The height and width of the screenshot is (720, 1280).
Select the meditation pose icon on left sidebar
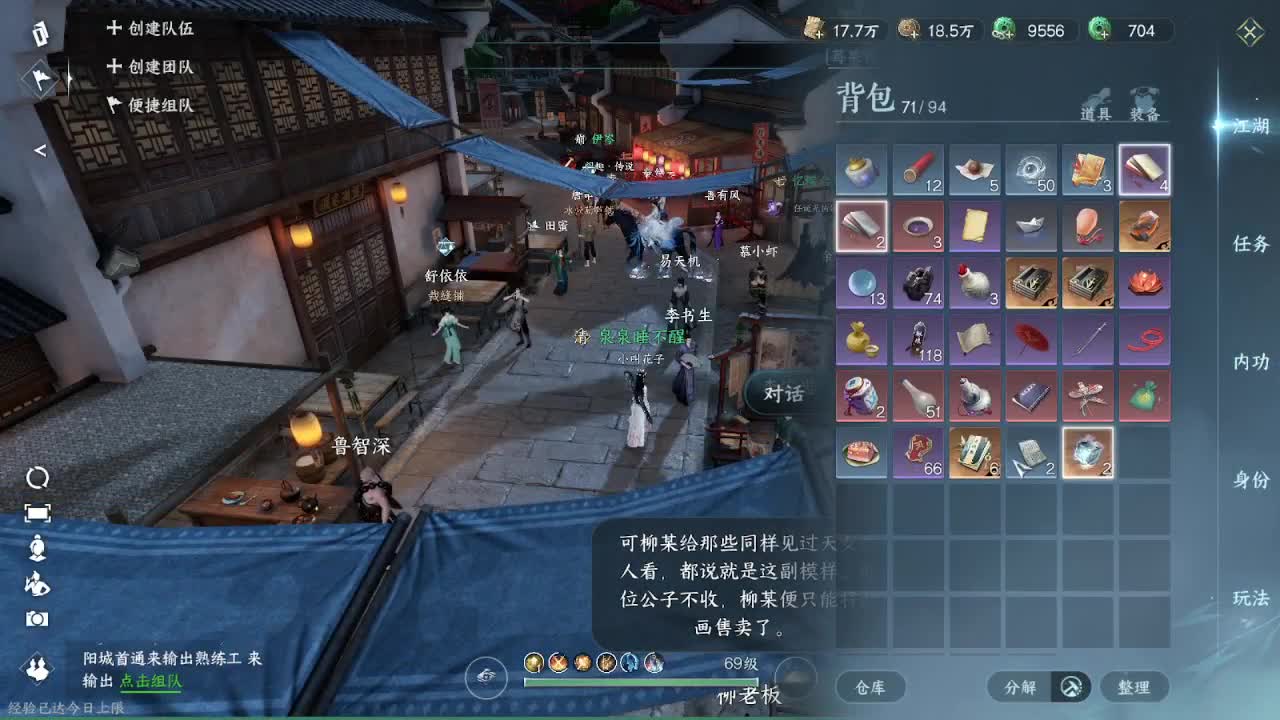point(37,545)
